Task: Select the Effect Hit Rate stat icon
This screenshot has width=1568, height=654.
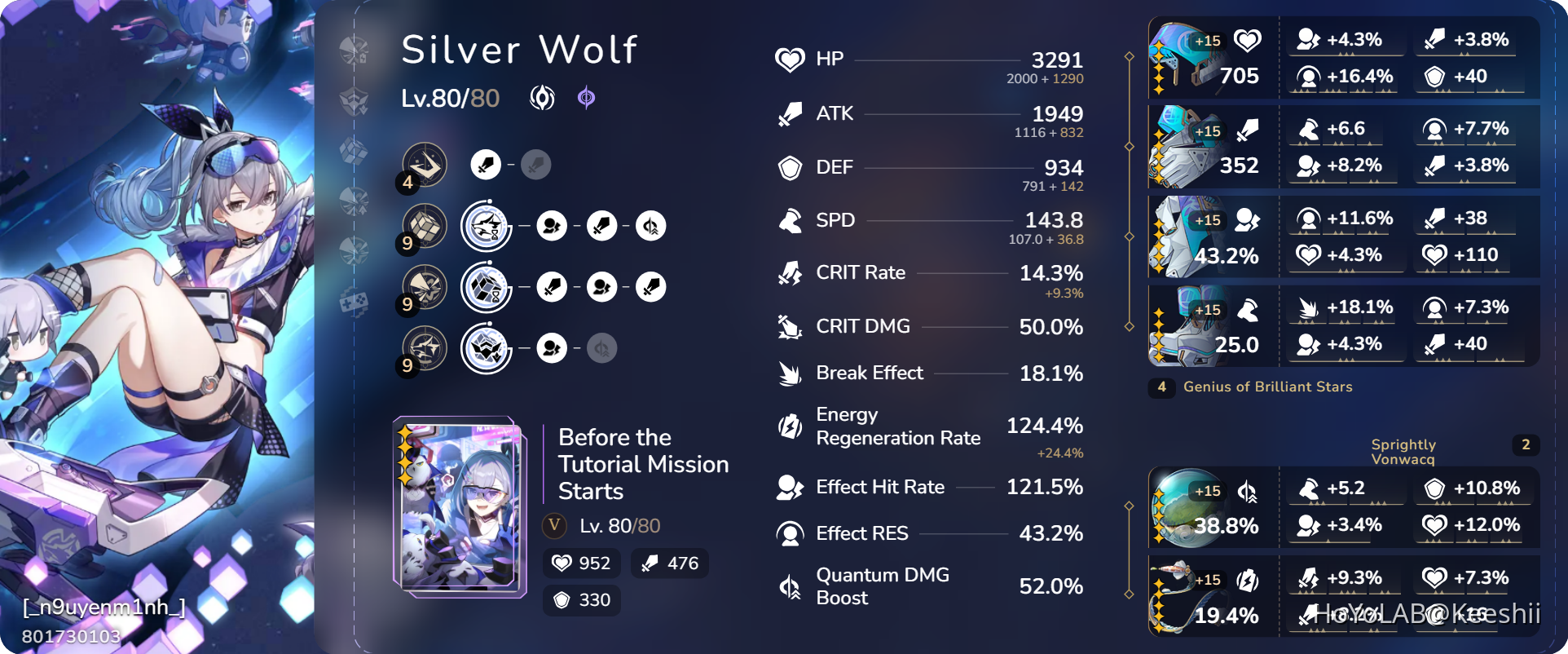Action: pyautogui.click(x=789, y=487)
